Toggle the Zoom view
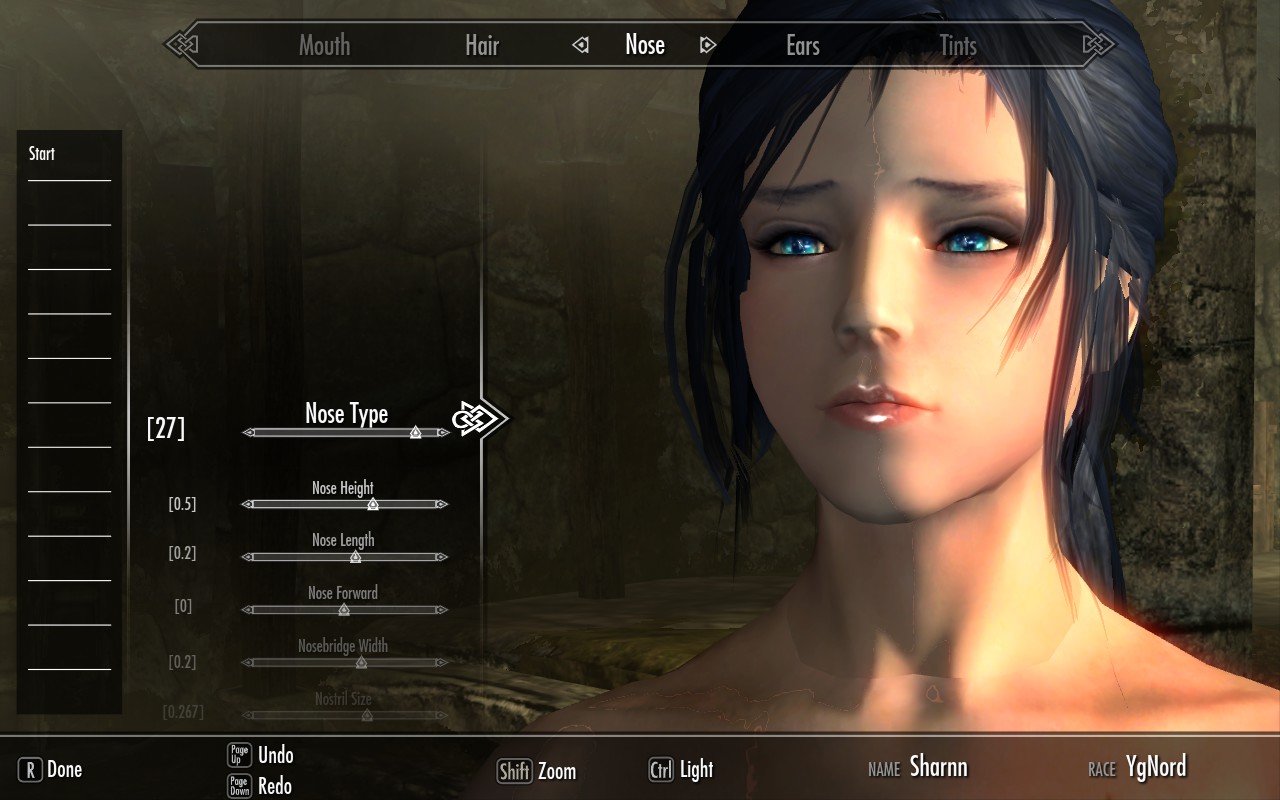1280x800 pixels. pyautogui.click(x=537, y=771)
